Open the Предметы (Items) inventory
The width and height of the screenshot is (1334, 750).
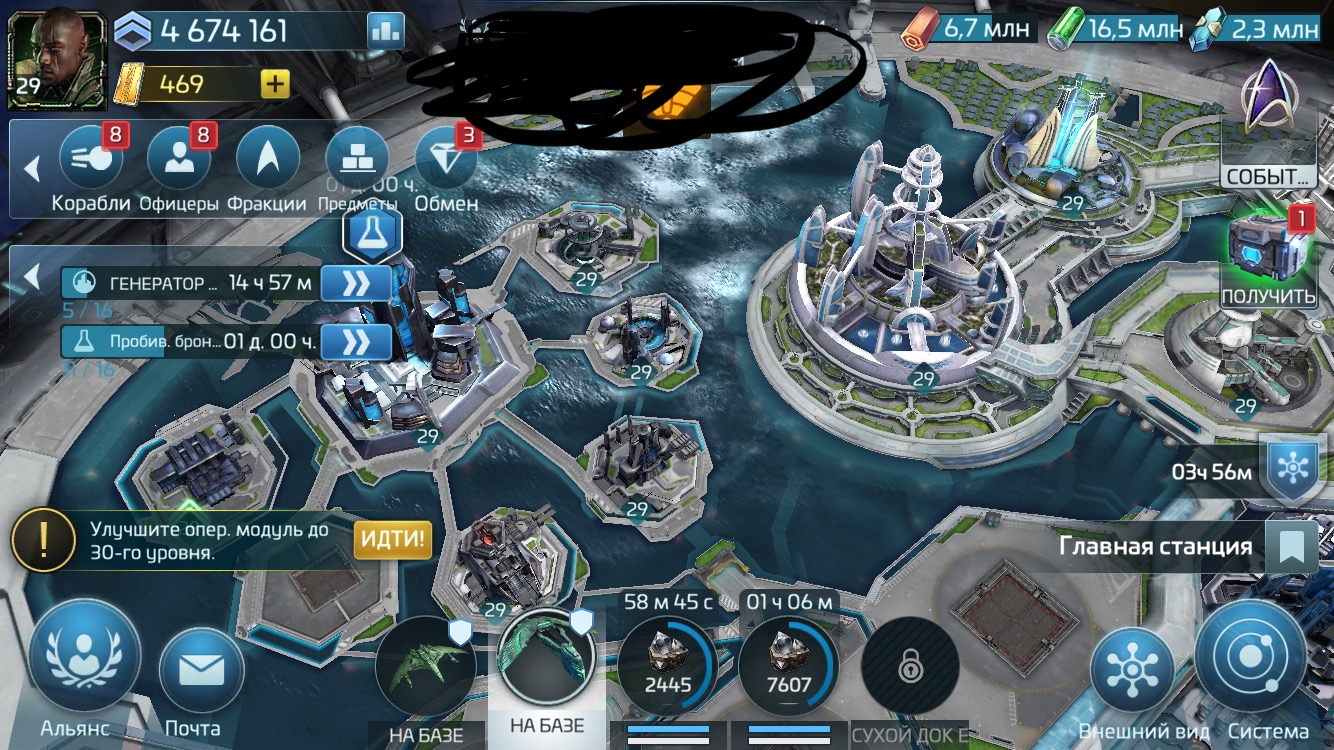point(356,160)
